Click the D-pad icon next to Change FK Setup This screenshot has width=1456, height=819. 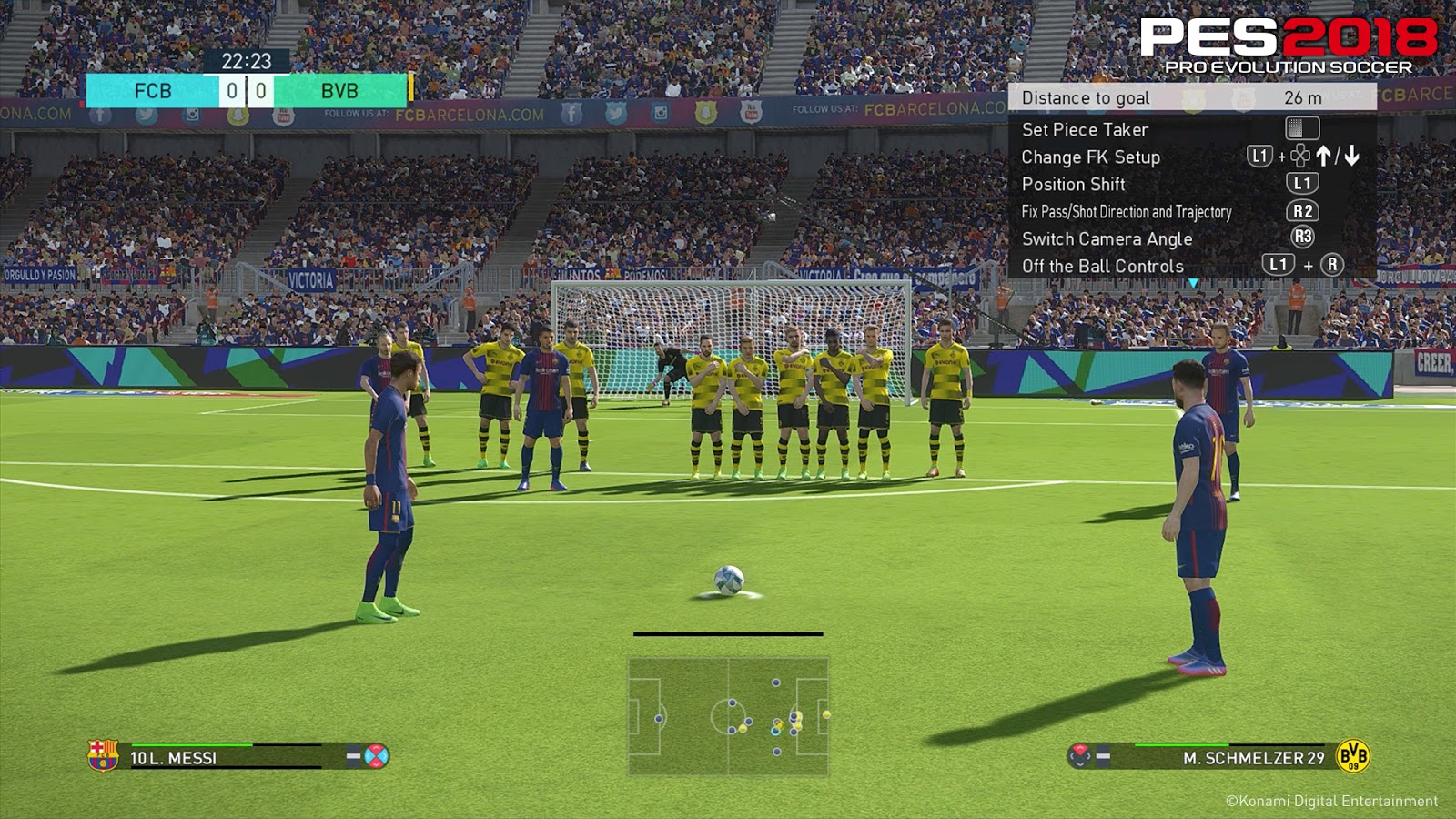click(1299, 157)
